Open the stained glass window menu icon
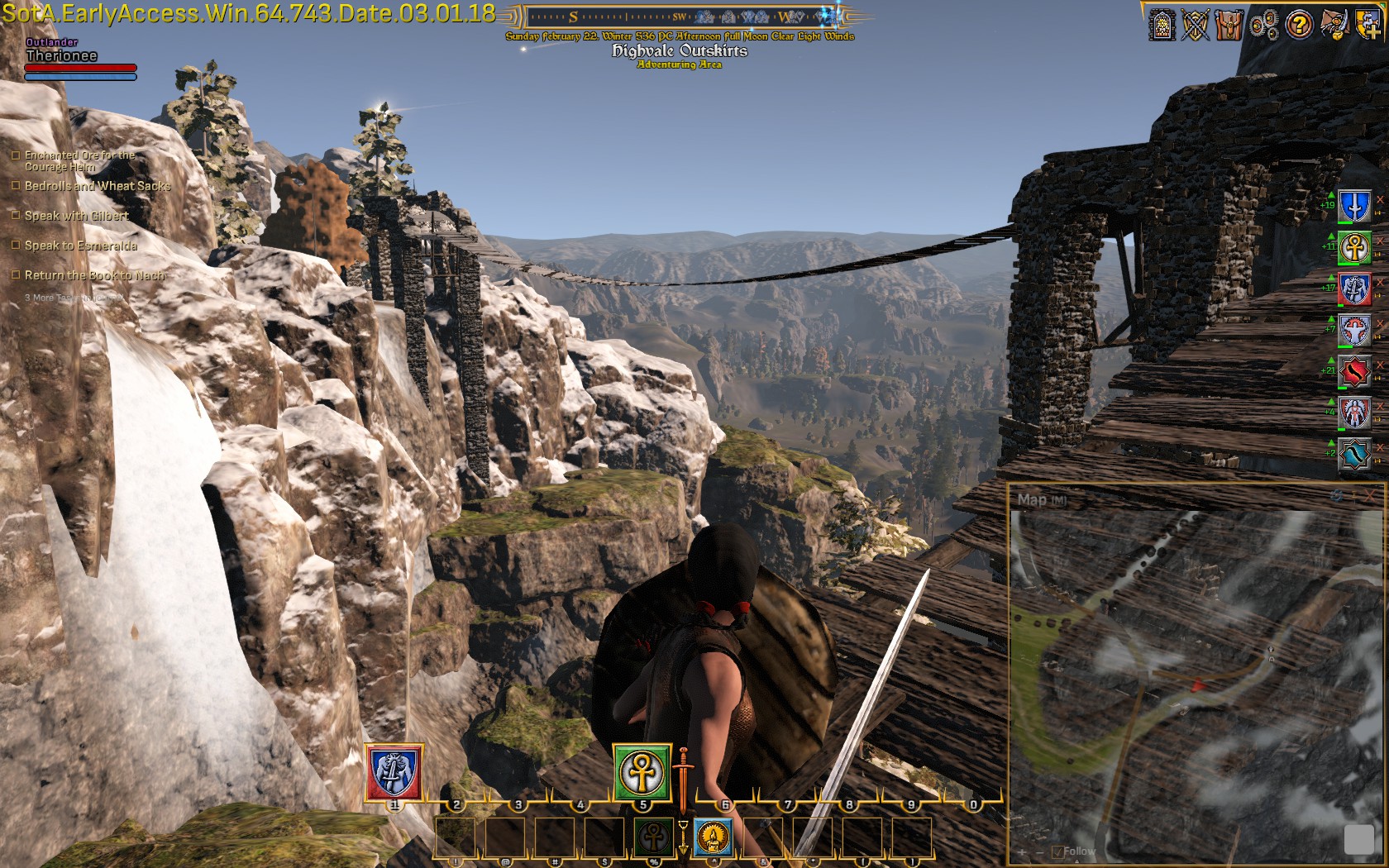This screenshot has height=868, width=1389. pos(1162,25)
